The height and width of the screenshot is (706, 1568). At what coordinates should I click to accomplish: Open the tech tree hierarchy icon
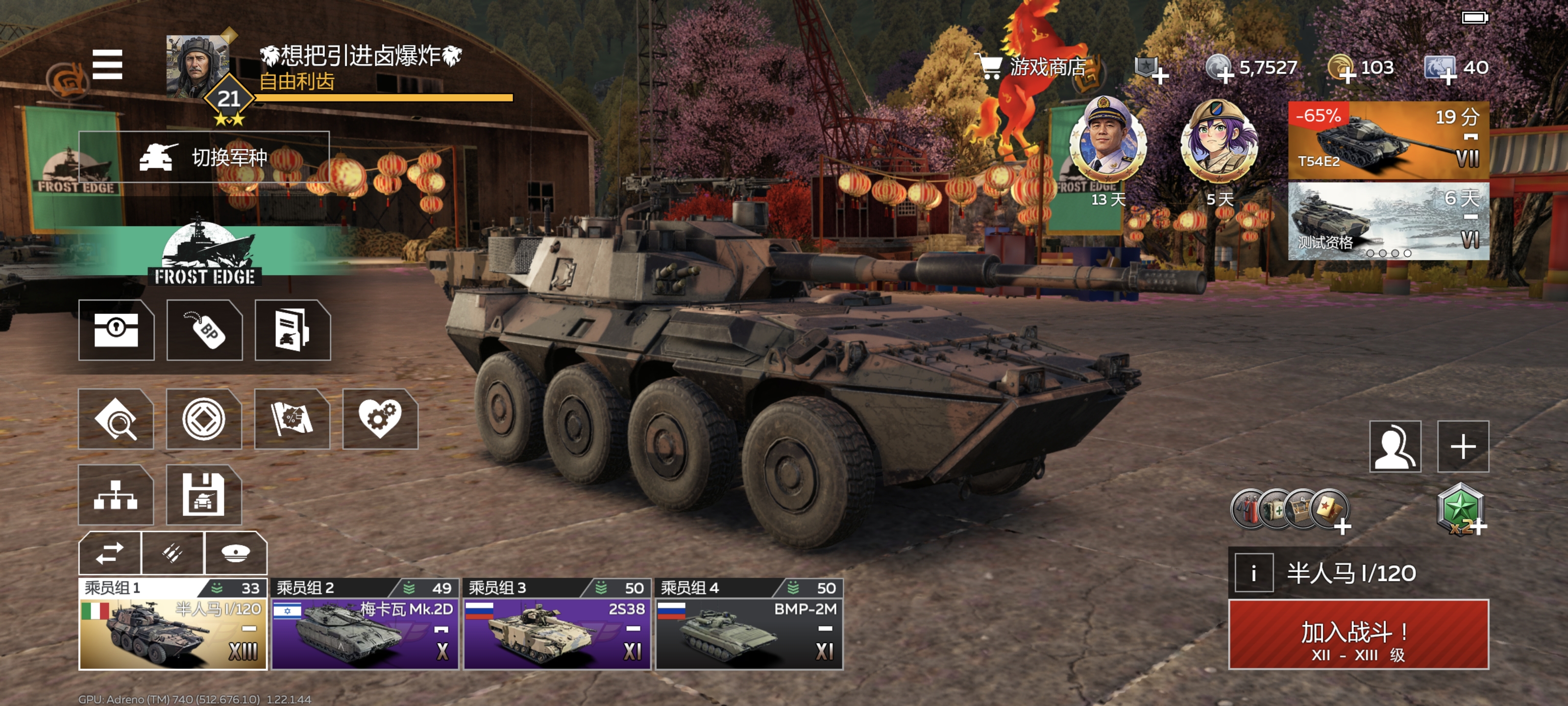(116, 495)
